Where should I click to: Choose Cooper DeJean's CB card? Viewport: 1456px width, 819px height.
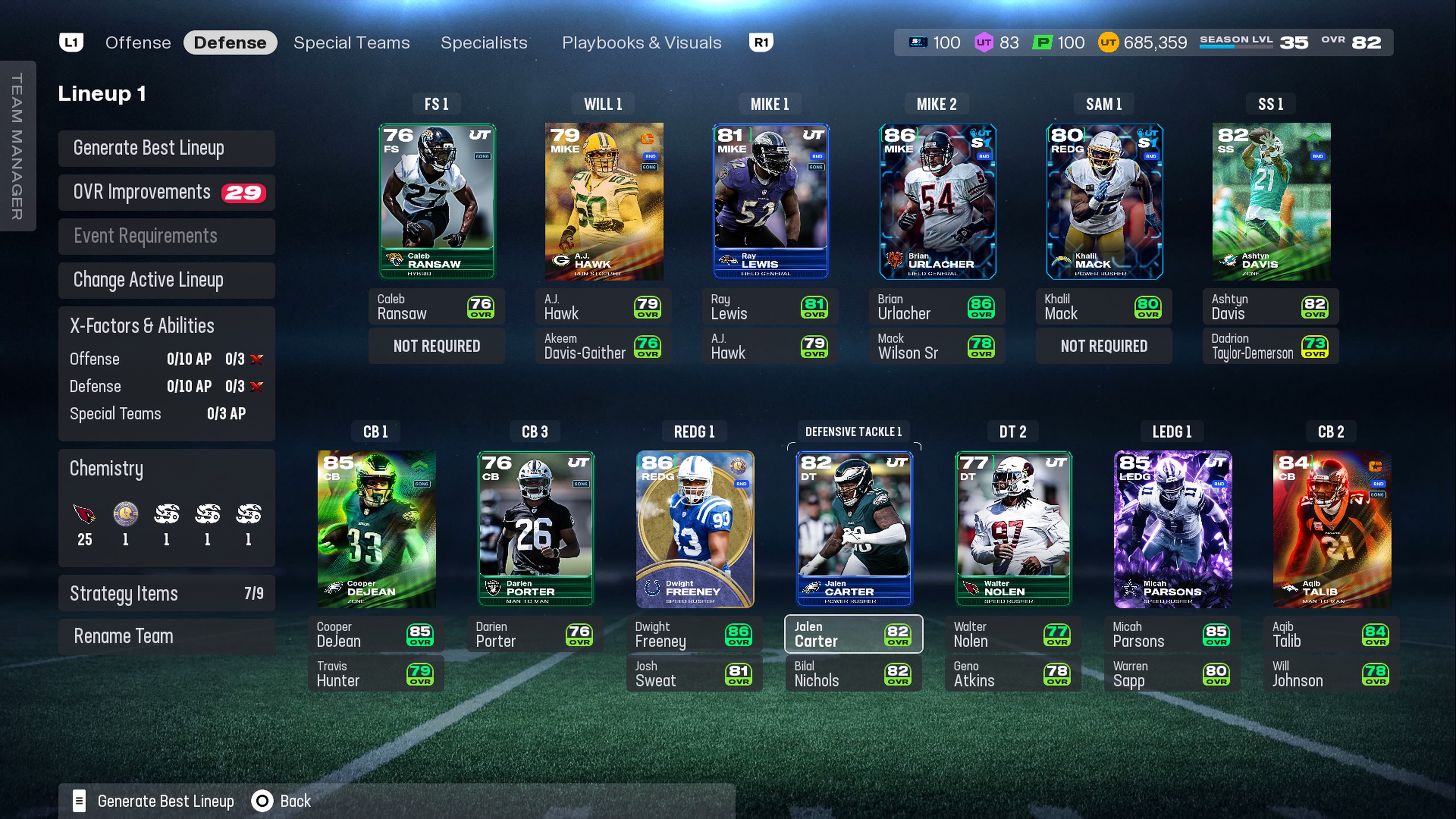click(377, 529)
